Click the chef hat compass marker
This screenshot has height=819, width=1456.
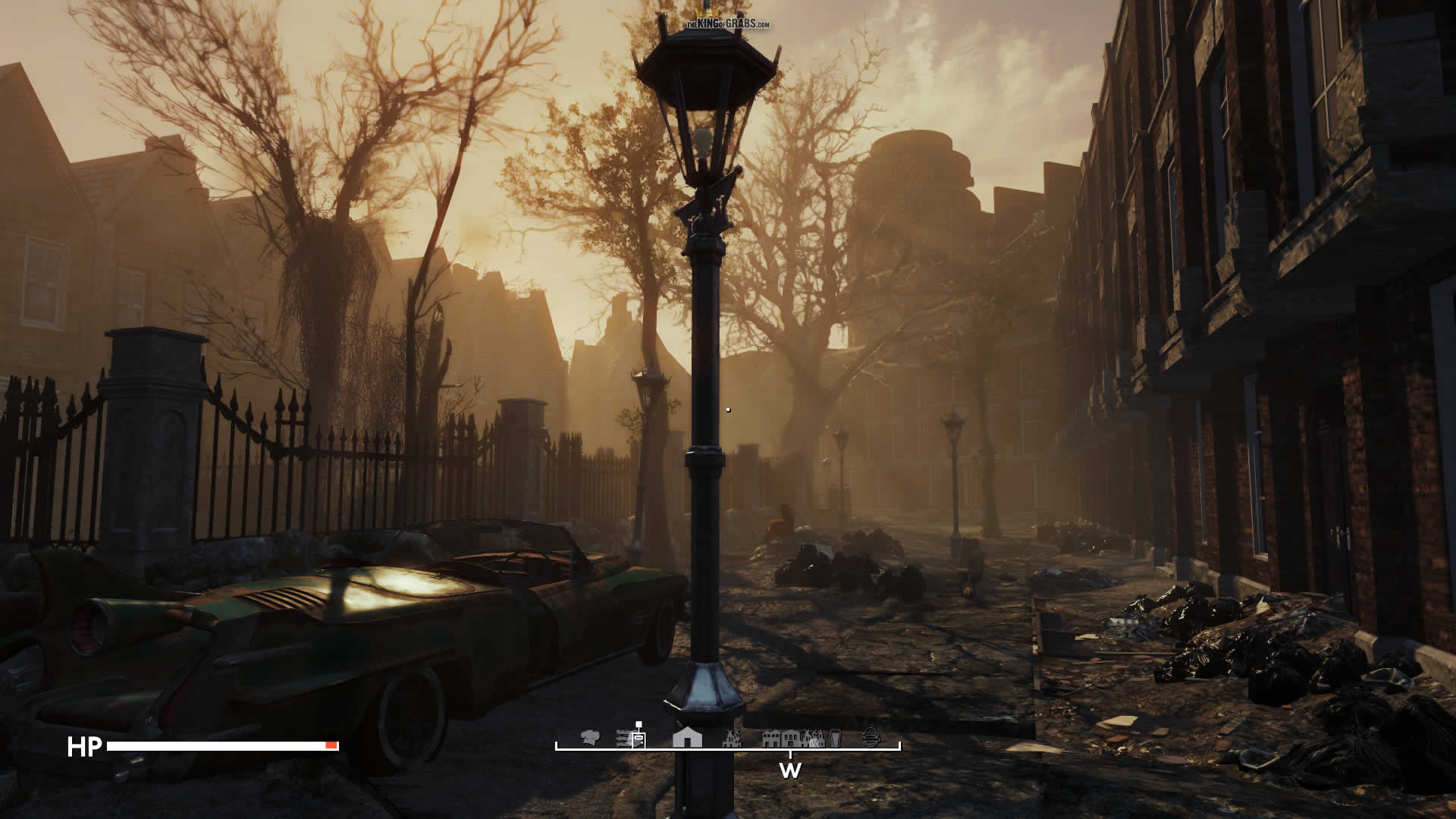[590, 736]
